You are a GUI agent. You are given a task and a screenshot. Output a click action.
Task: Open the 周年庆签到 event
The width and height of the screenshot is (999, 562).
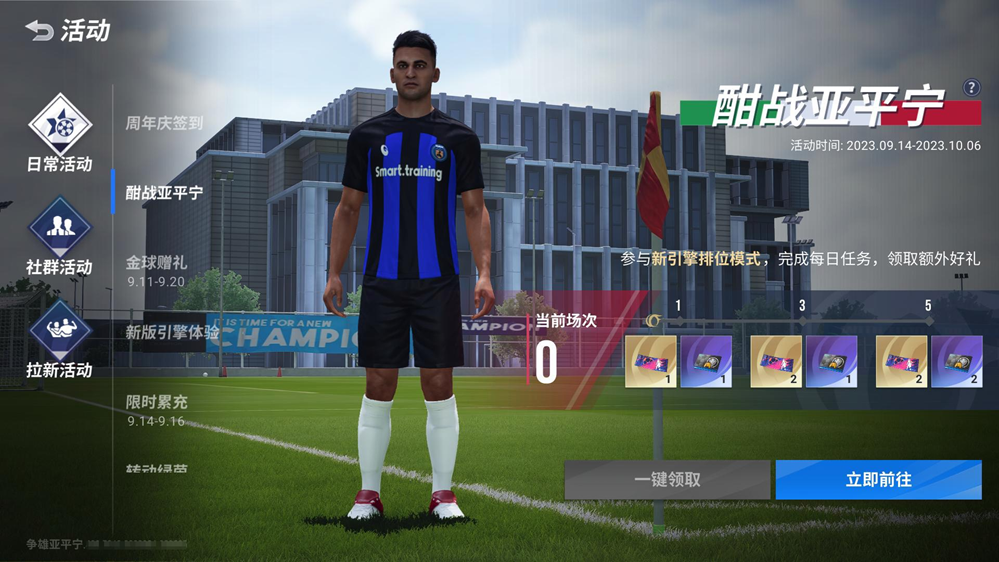point(164,123)
